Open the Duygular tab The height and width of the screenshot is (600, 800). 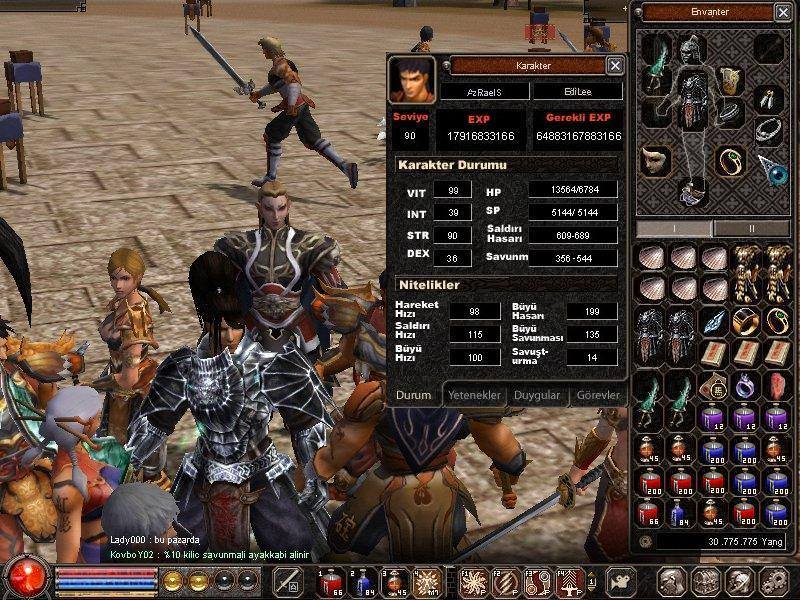(536, 395)
